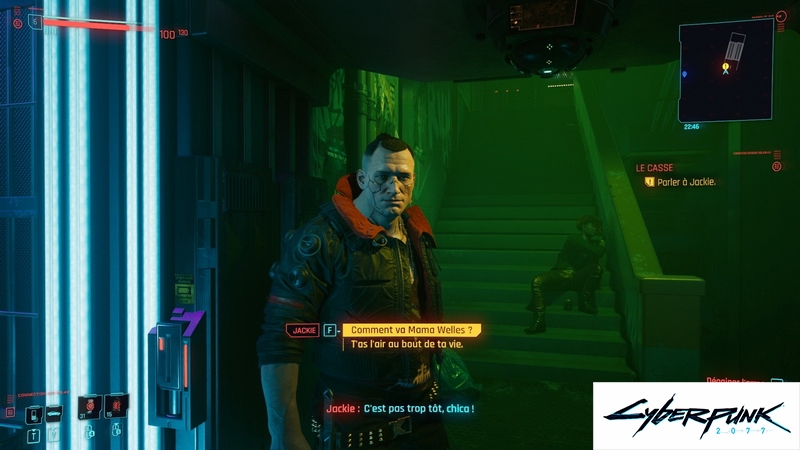
Task: Click the yellow quest marker on the minimap
Action: pos(726,67)
